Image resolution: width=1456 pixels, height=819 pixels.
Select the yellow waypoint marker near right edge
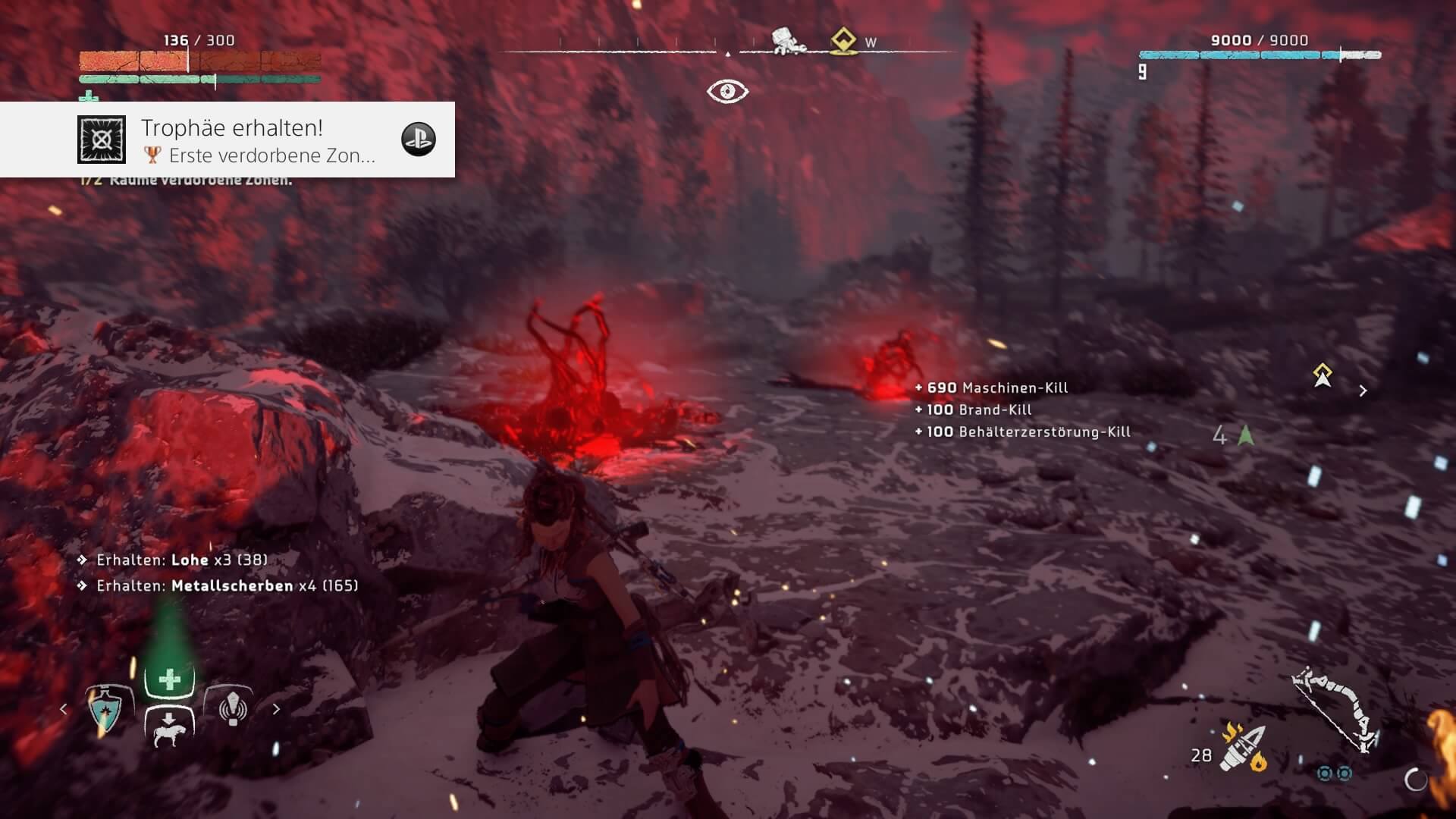point(1323,375)
